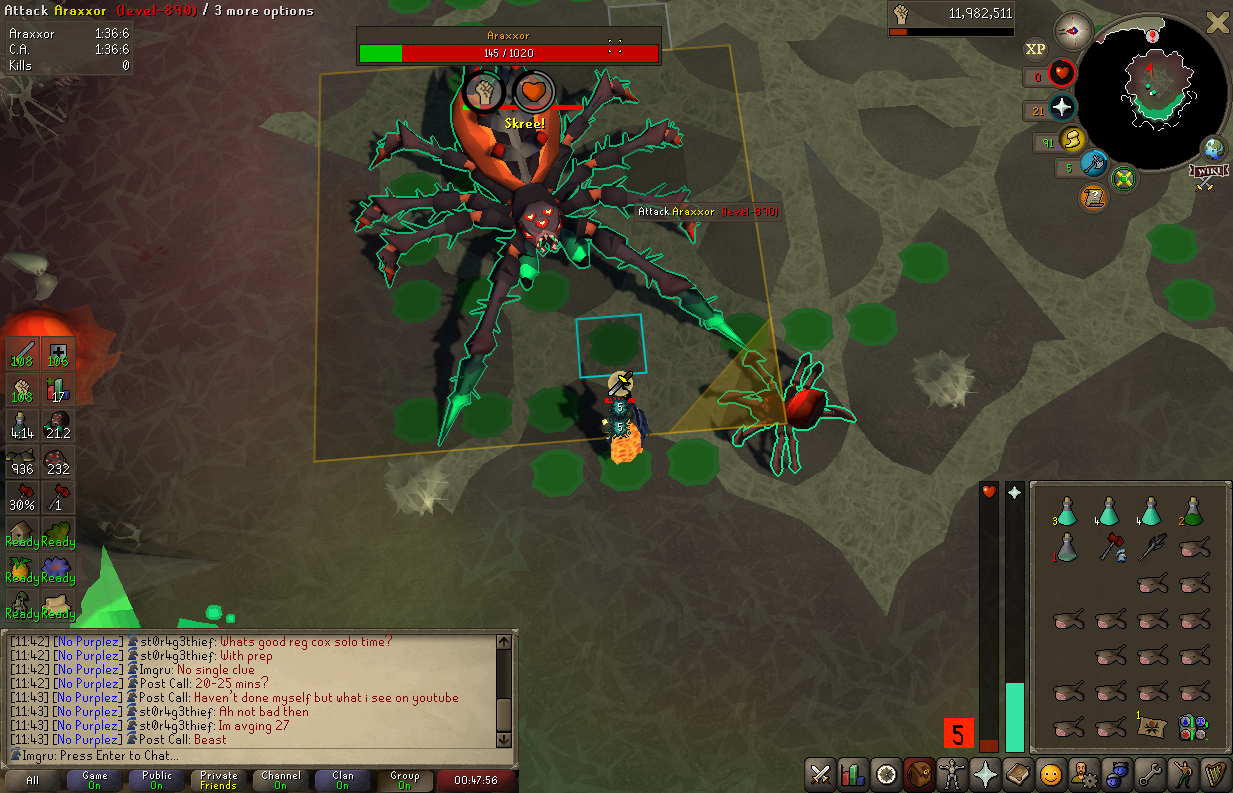
Task: Open the Worn Equipment tab
Action: point(952,773)
